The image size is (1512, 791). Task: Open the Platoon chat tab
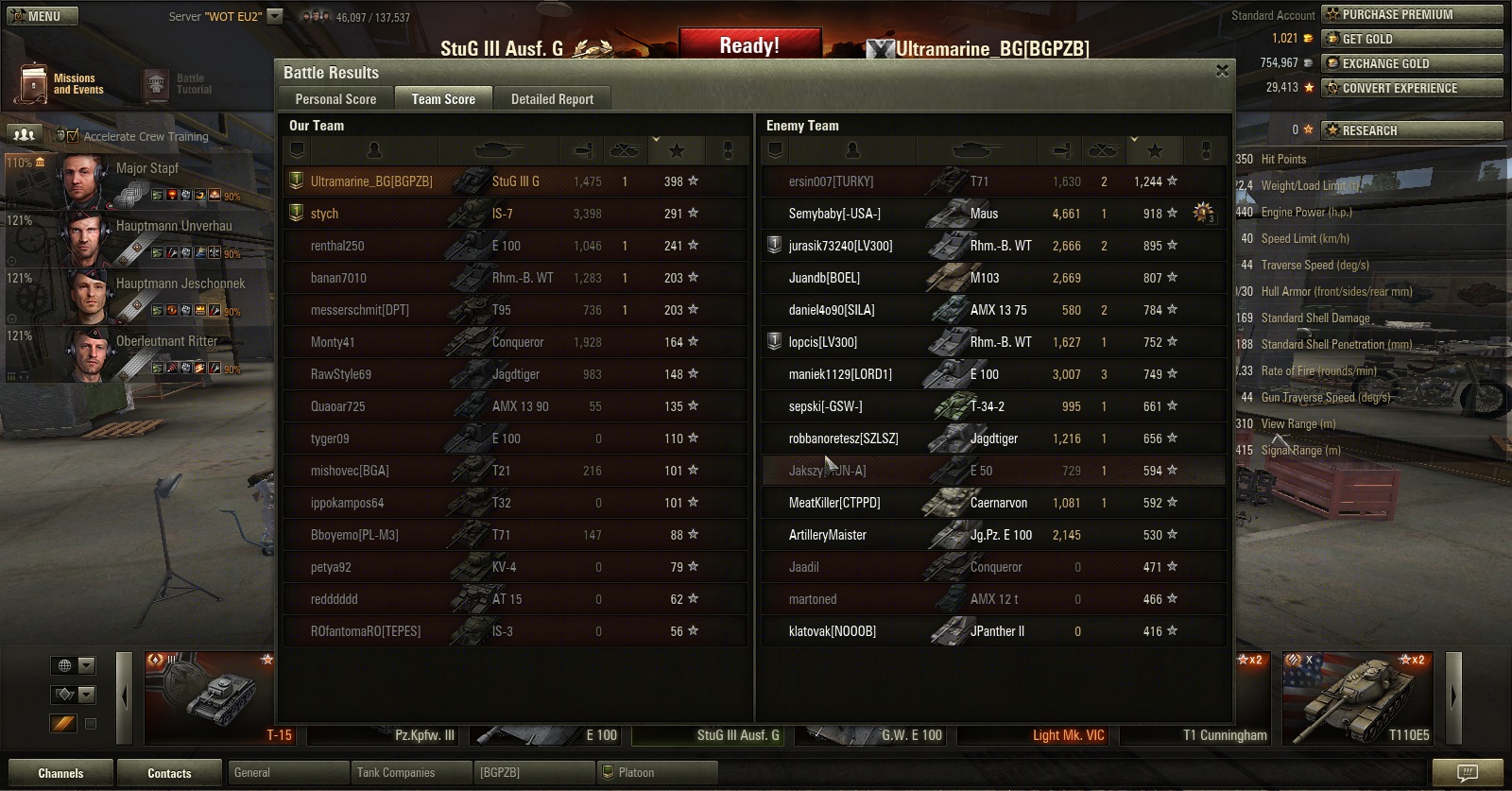point(657,773)
